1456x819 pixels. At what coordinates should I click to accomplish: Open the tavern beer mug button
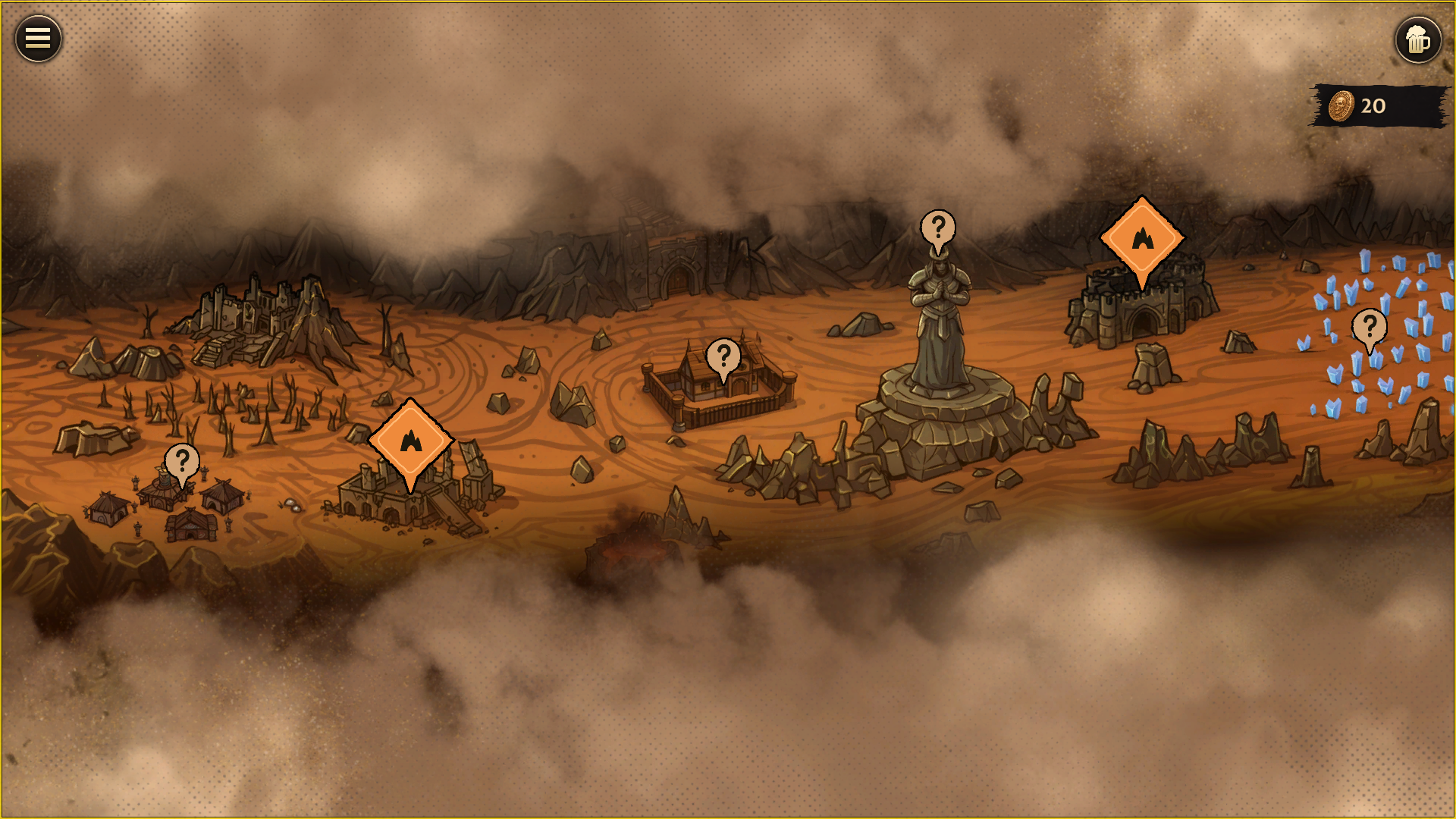1417,39
